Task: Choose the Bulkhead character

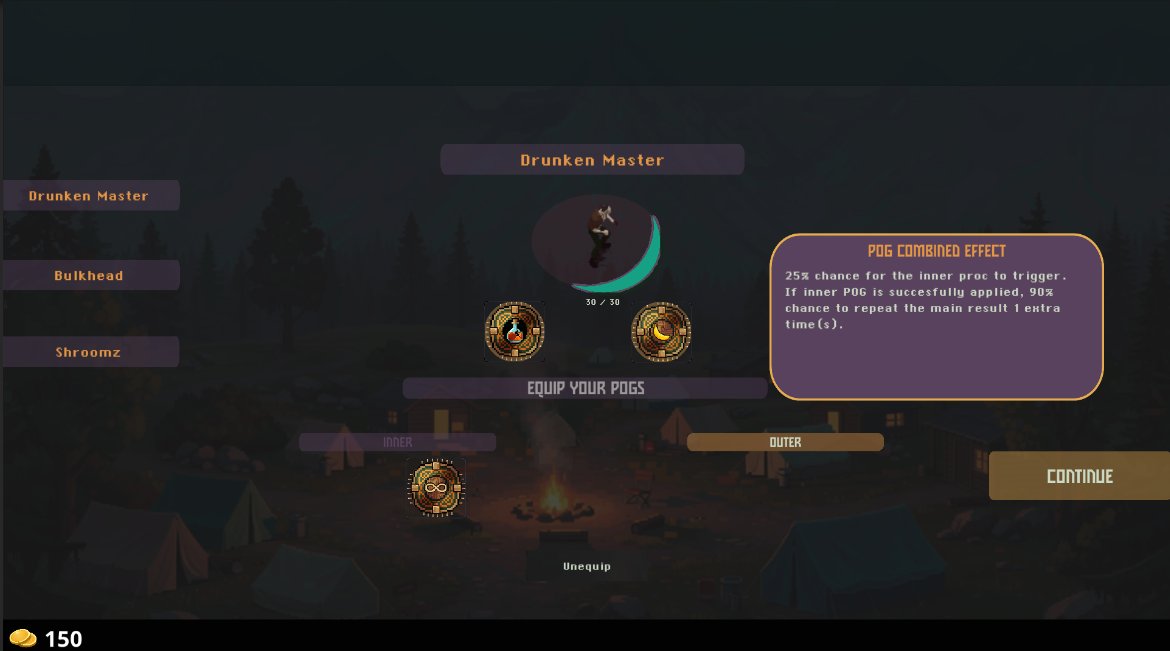Action: click(x=89, y=275)
